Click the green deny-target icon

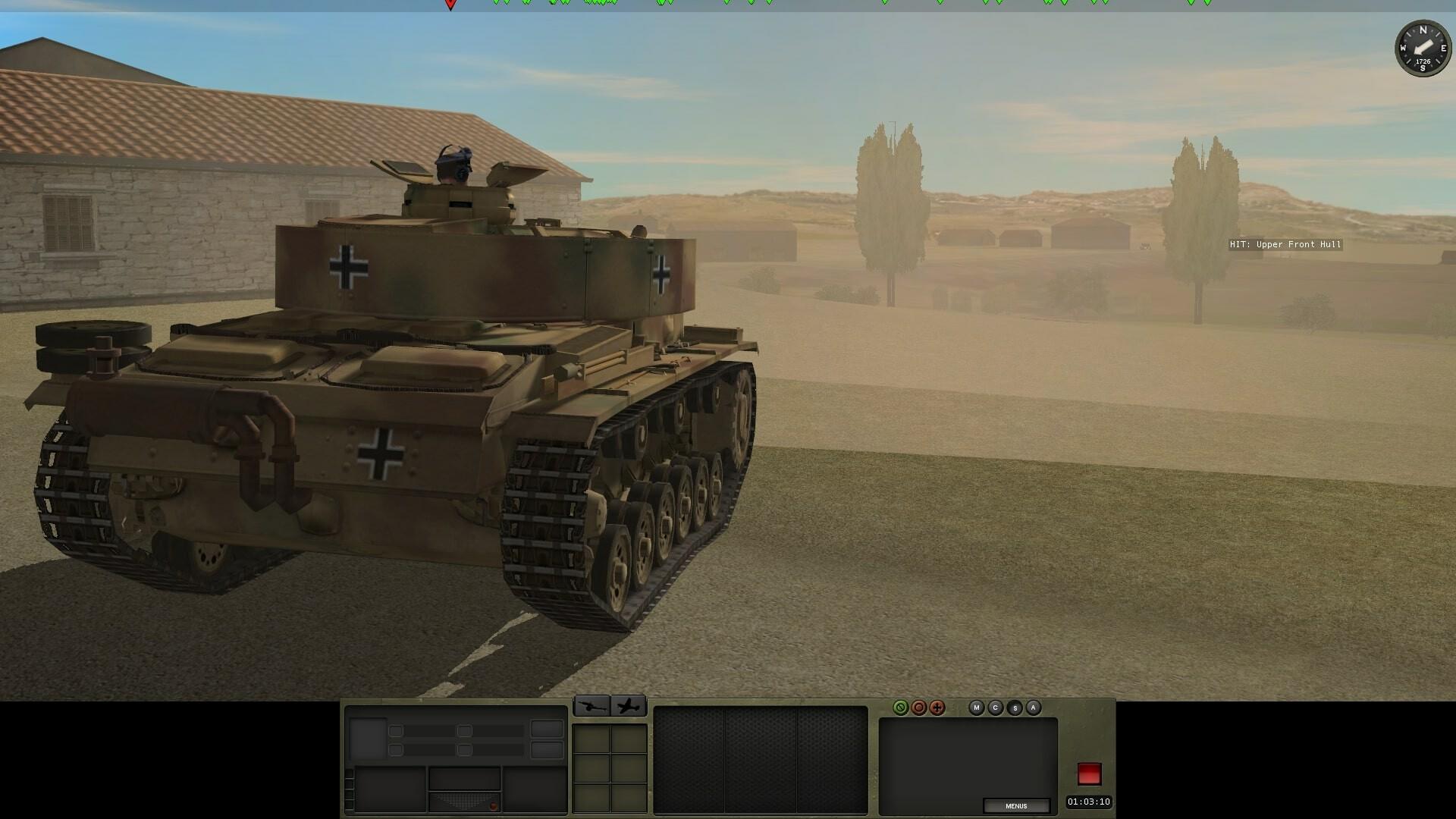pyautogui.click(x=901, y=708)
